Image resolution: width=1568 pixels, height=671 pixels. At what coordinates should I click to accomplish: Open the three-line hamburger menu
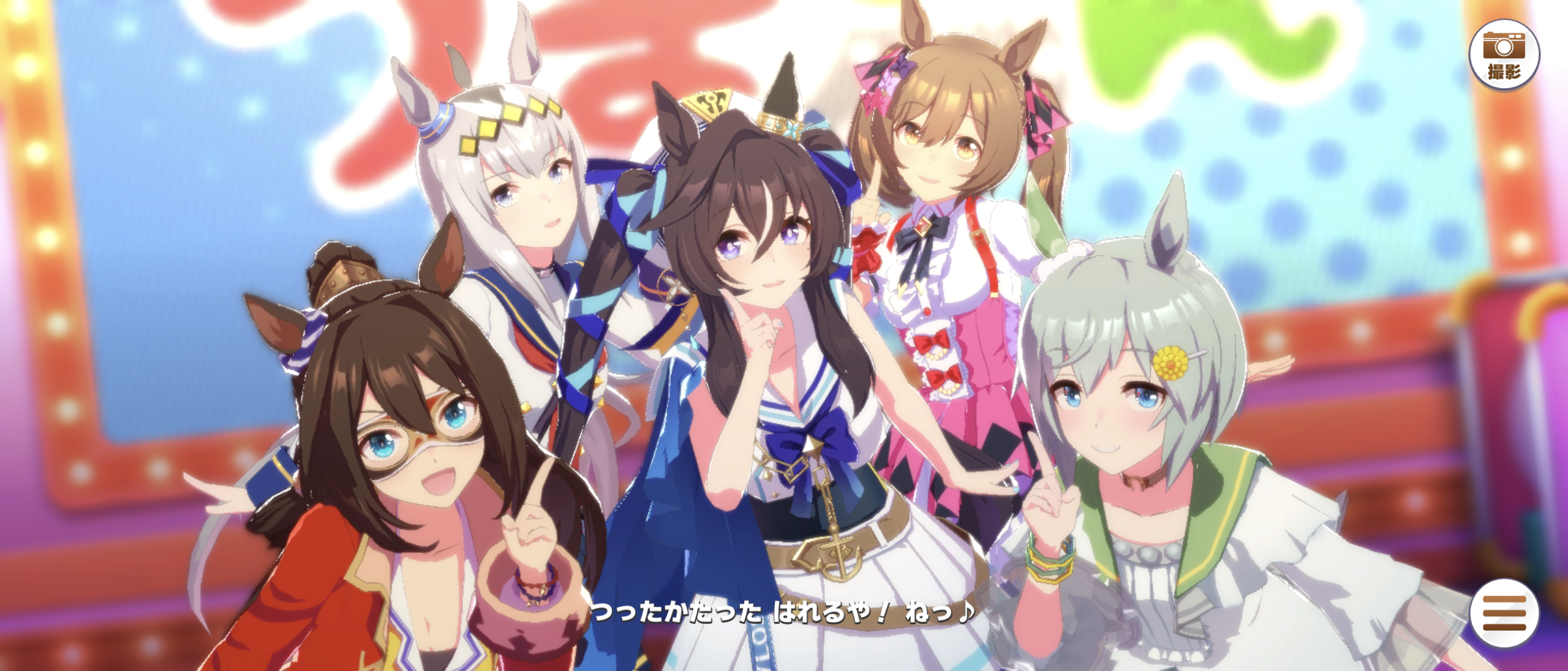(x=1504, y=612)
